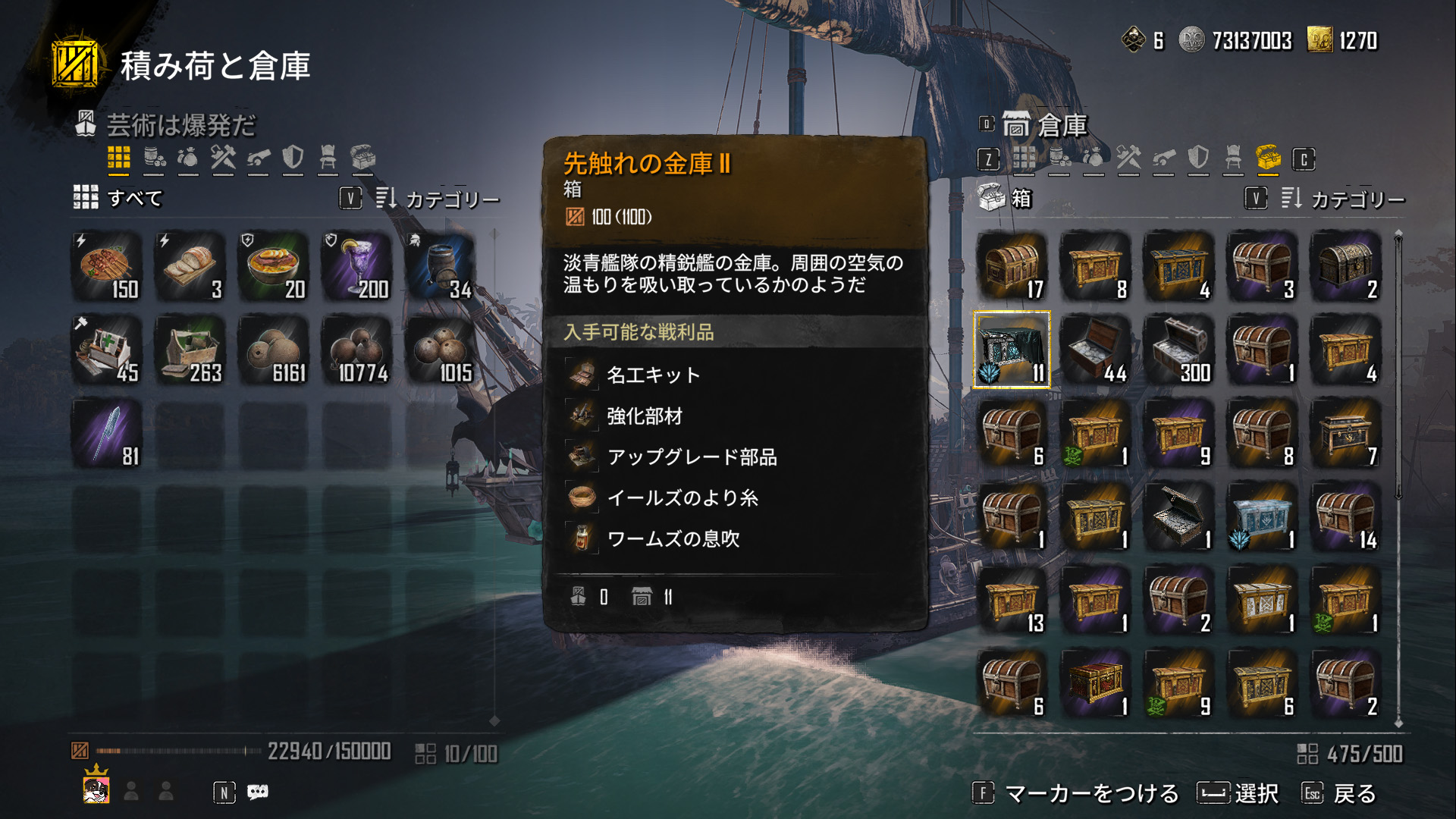Open the cargo shield category tab

tap(293, 158)
